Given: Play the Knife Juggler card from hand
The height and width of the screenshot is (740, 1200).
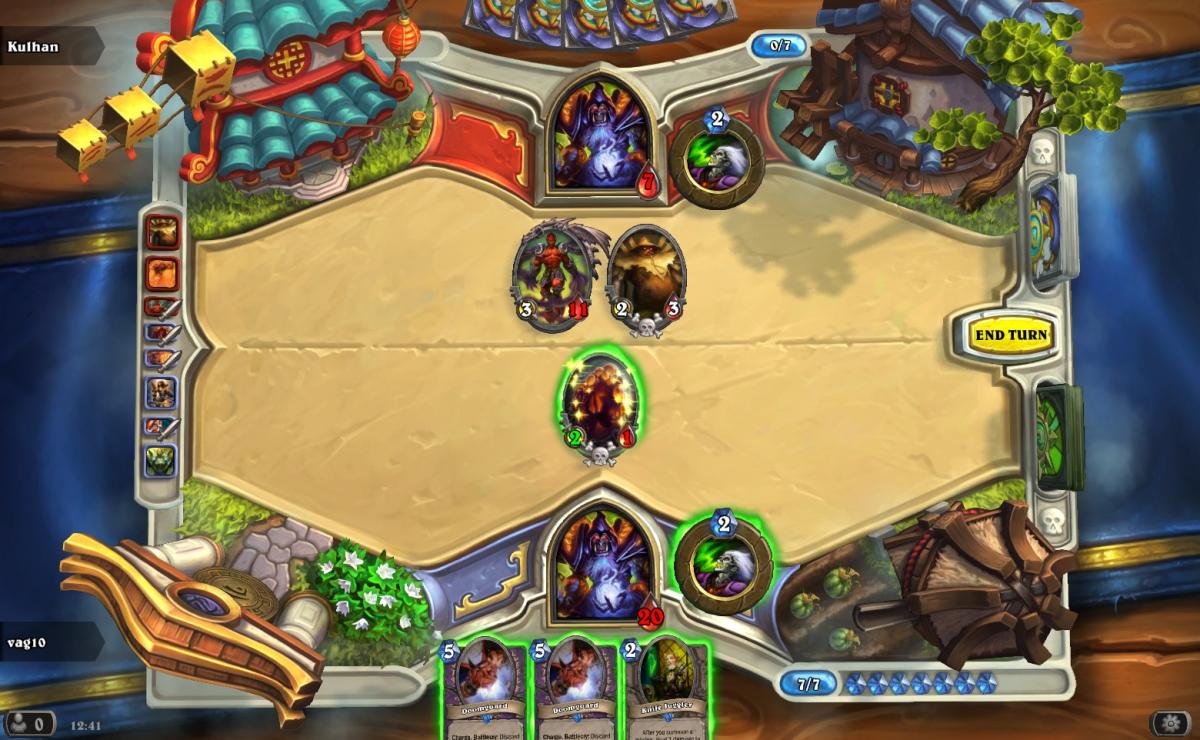Looking at the screenshot, I should pos(667,686).
